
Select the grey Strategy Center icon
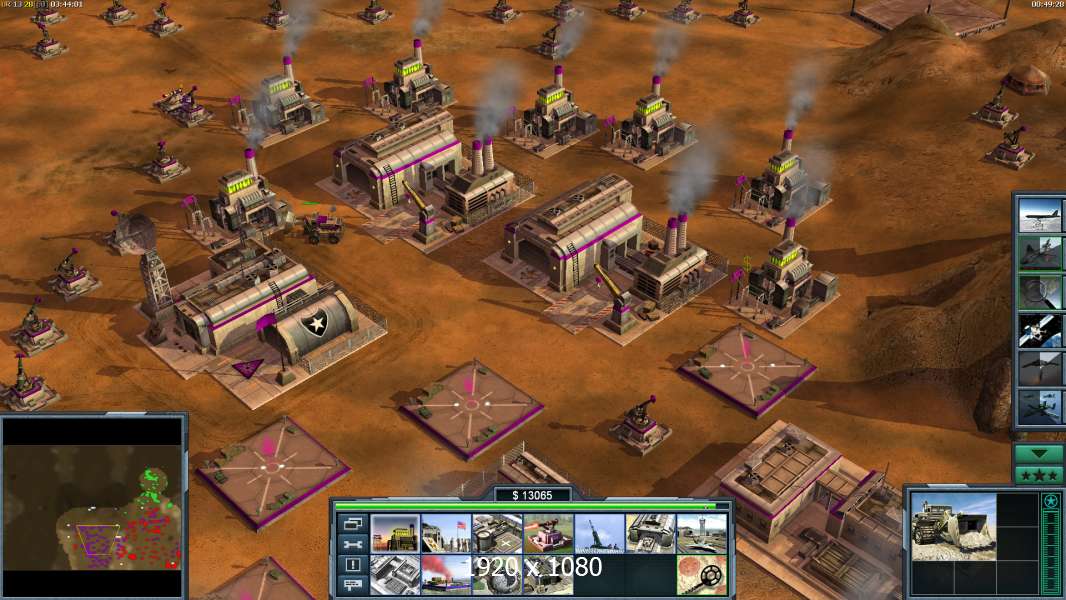click(x=395, y=574)
